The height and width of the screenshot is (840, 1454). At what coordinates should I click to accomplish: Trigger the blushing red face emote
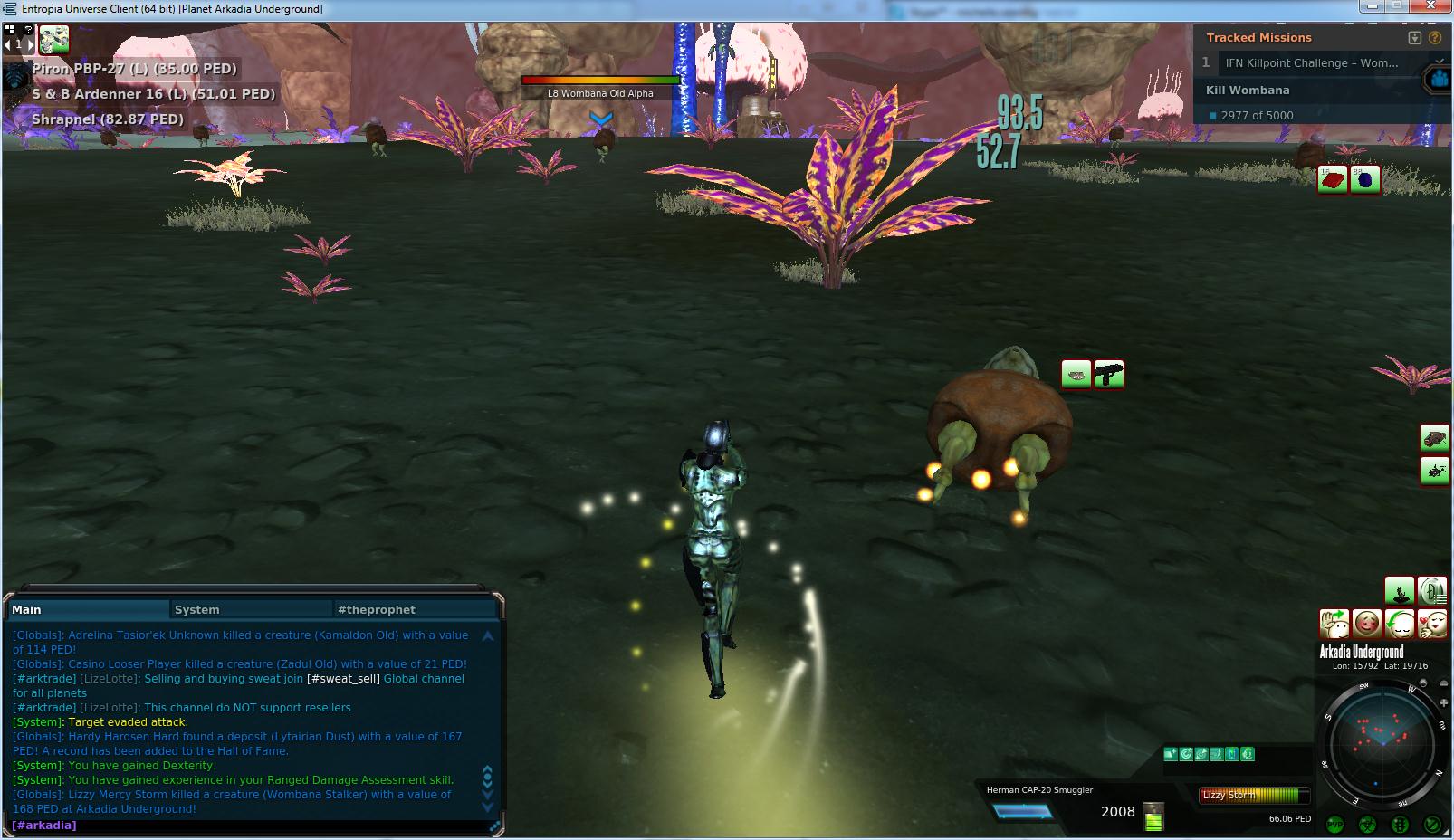click(1366, 624)
